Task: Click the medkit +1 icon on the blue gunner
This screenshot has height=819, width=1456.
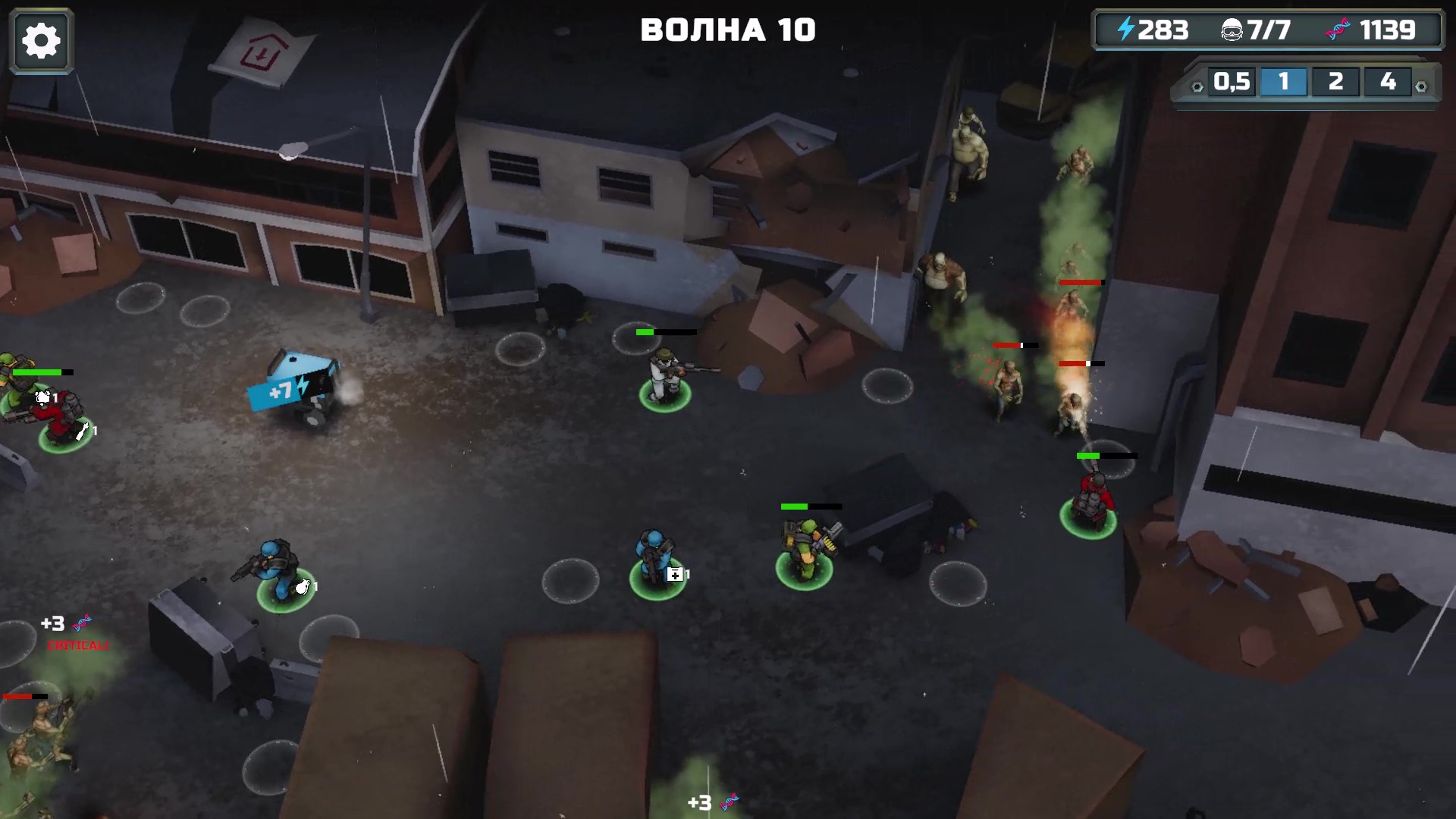Action: coord(674,575)
